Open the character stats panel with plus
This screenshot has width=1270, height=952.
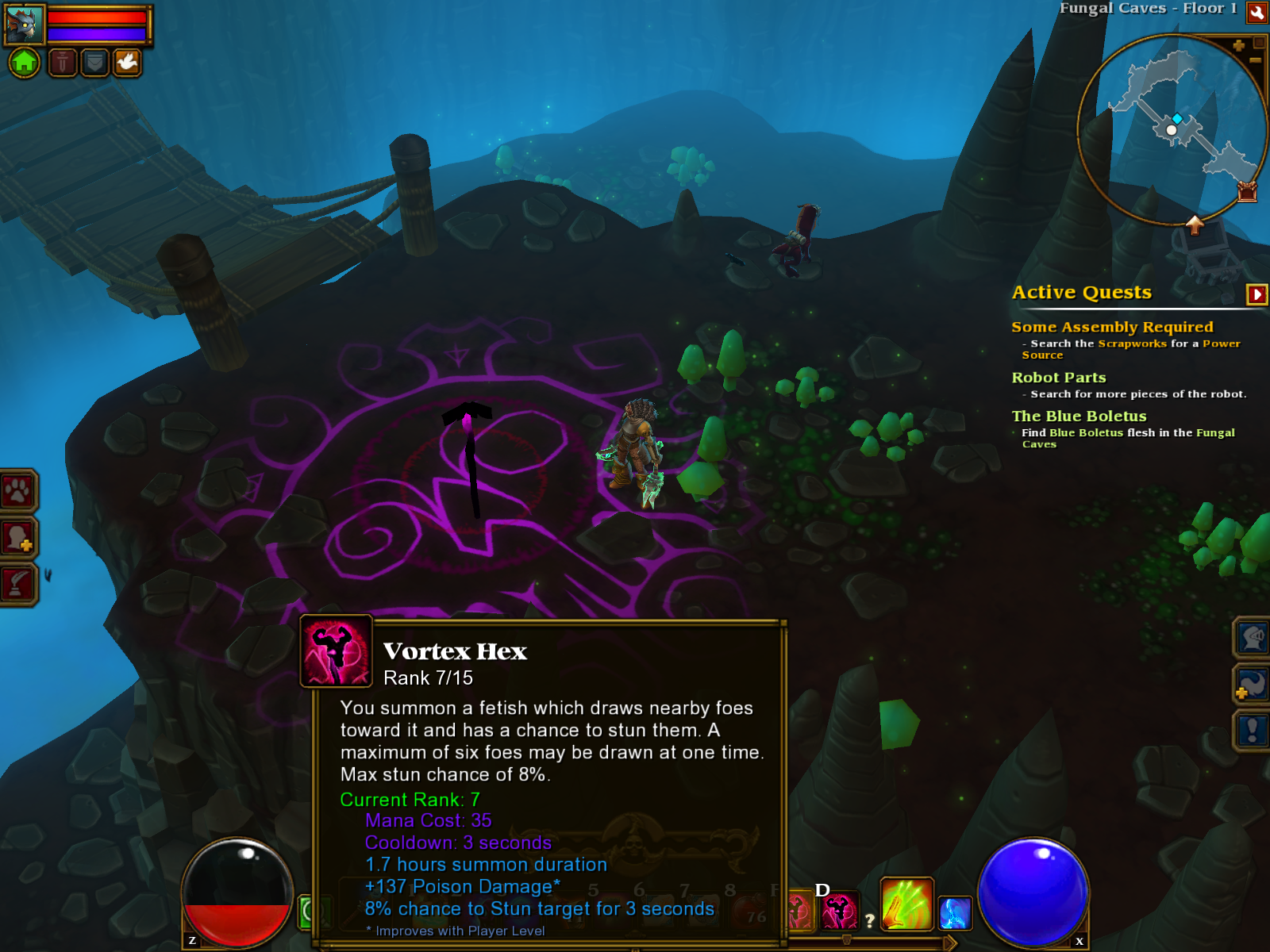[17, 538]
